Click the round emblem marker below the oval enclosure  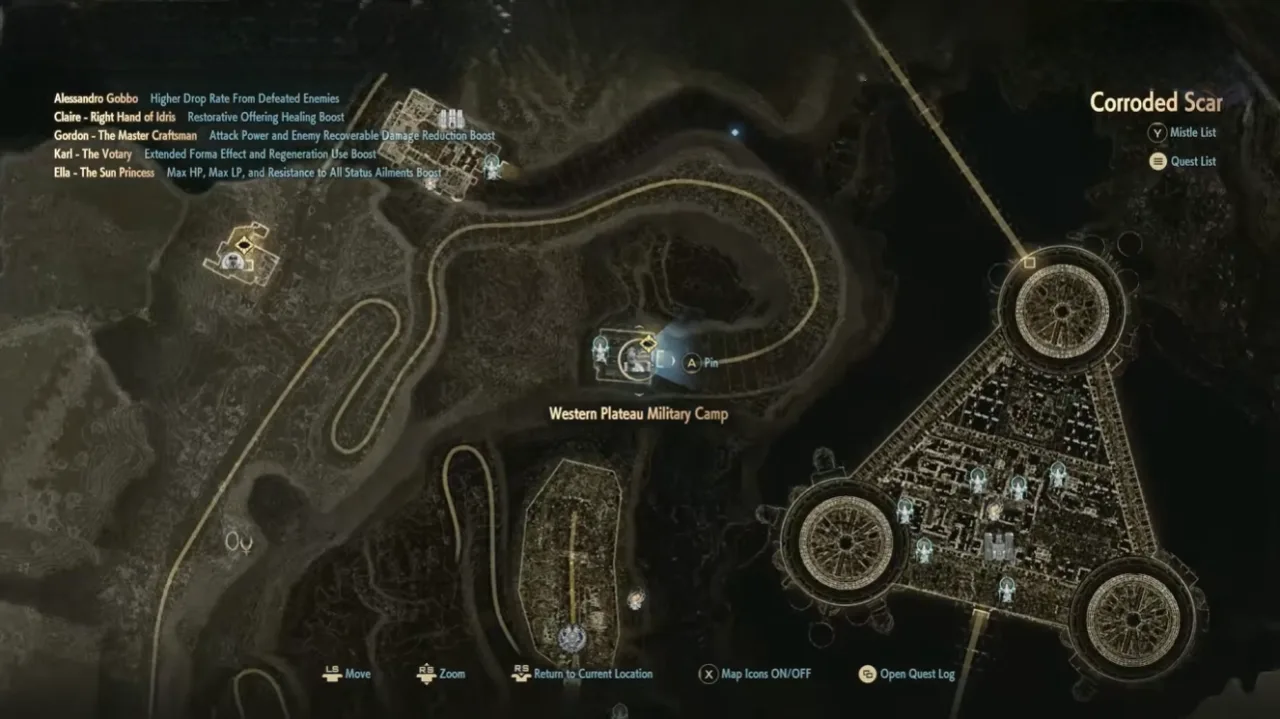point(571,637)
